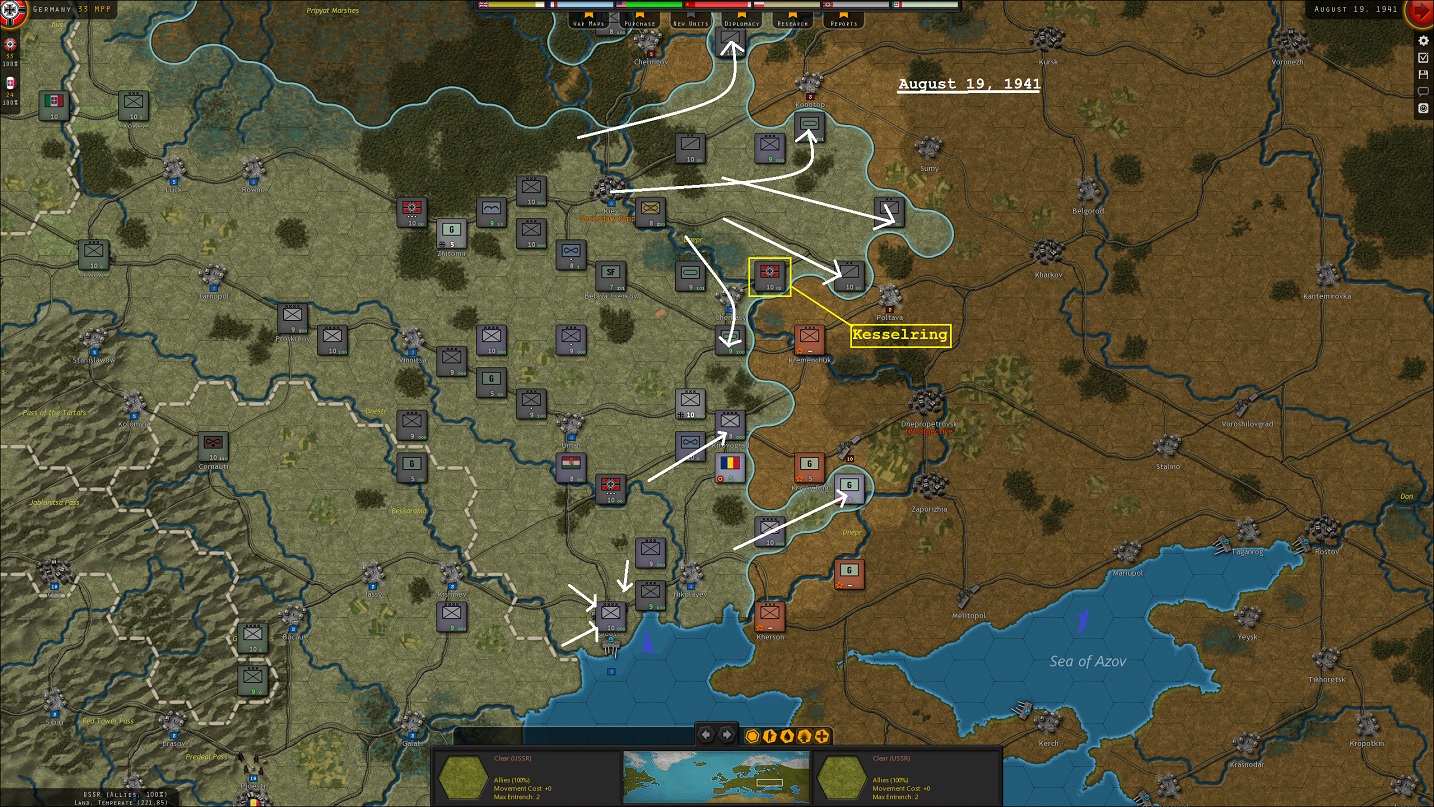Click the red End Turn arrow
Viewport: 1434px width, 807px height.
(1423, 12)
